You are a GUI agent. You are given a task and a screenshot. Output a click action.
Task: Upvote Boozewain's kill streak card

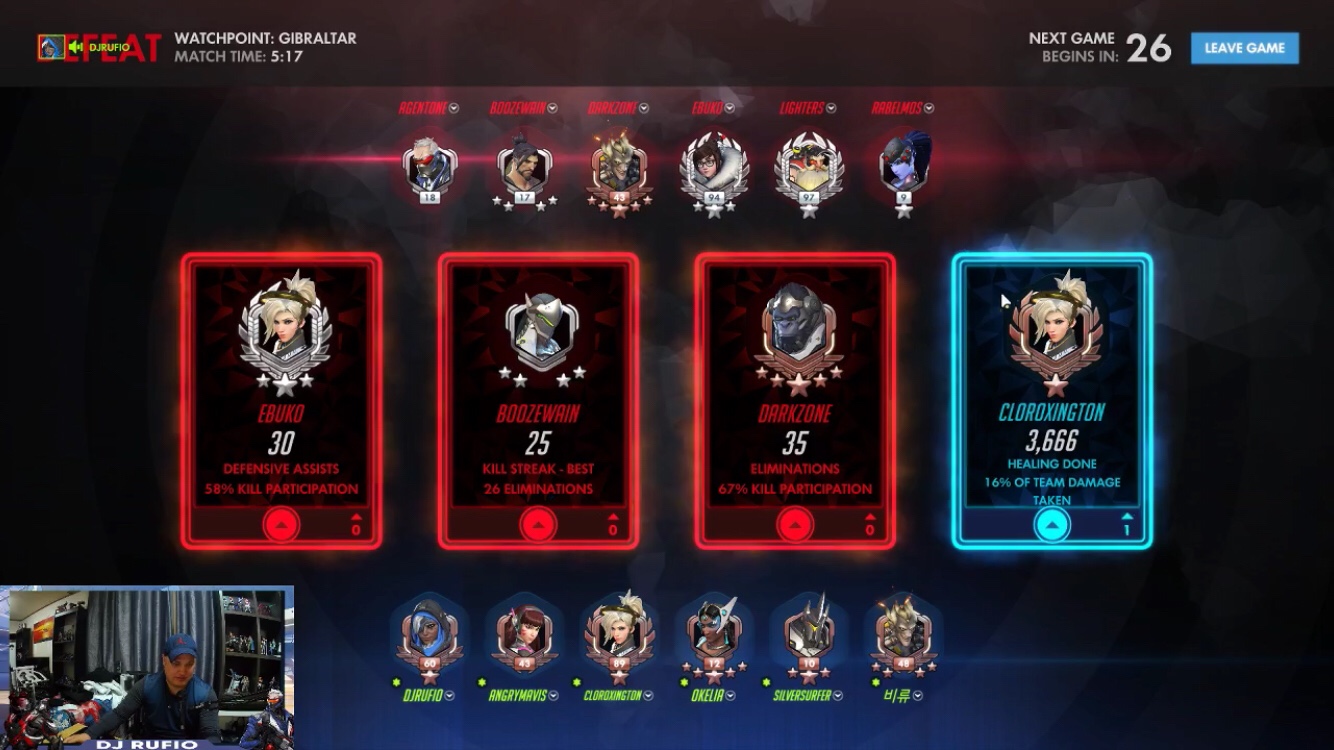click(538, 524)
